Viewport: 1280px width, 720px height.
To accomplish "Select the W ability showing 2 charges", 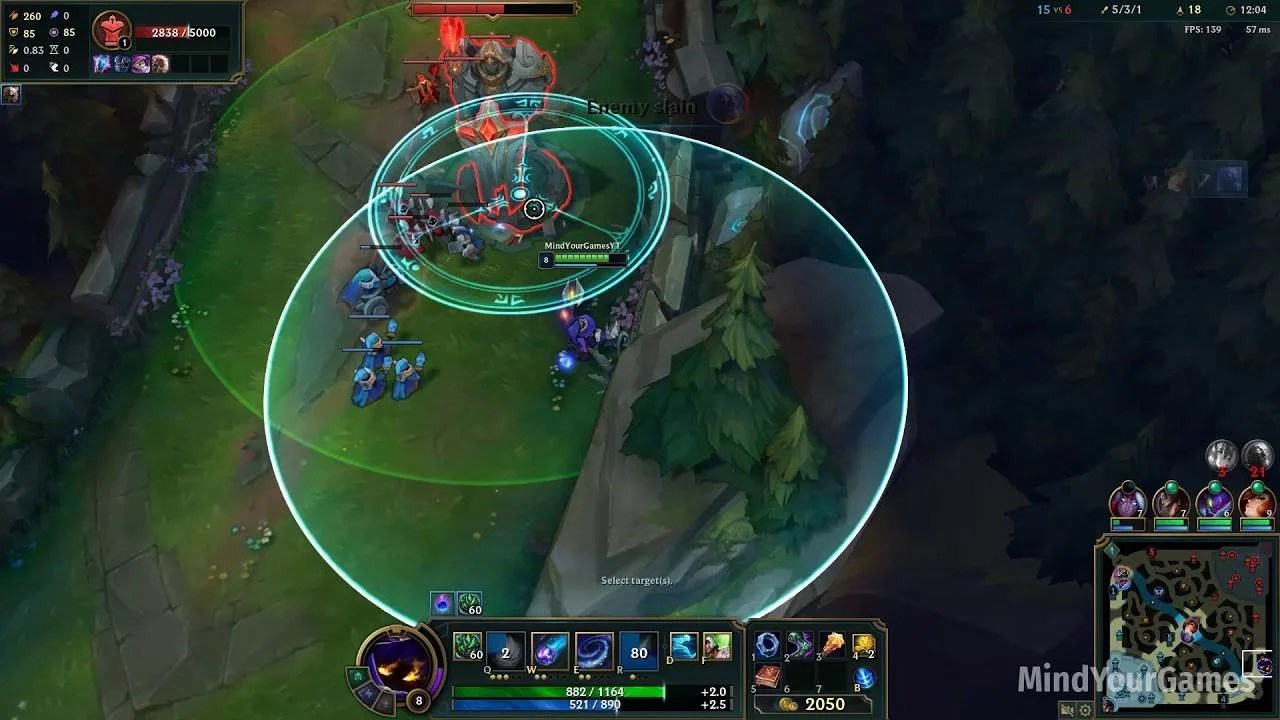I will (x=504, y=650).
